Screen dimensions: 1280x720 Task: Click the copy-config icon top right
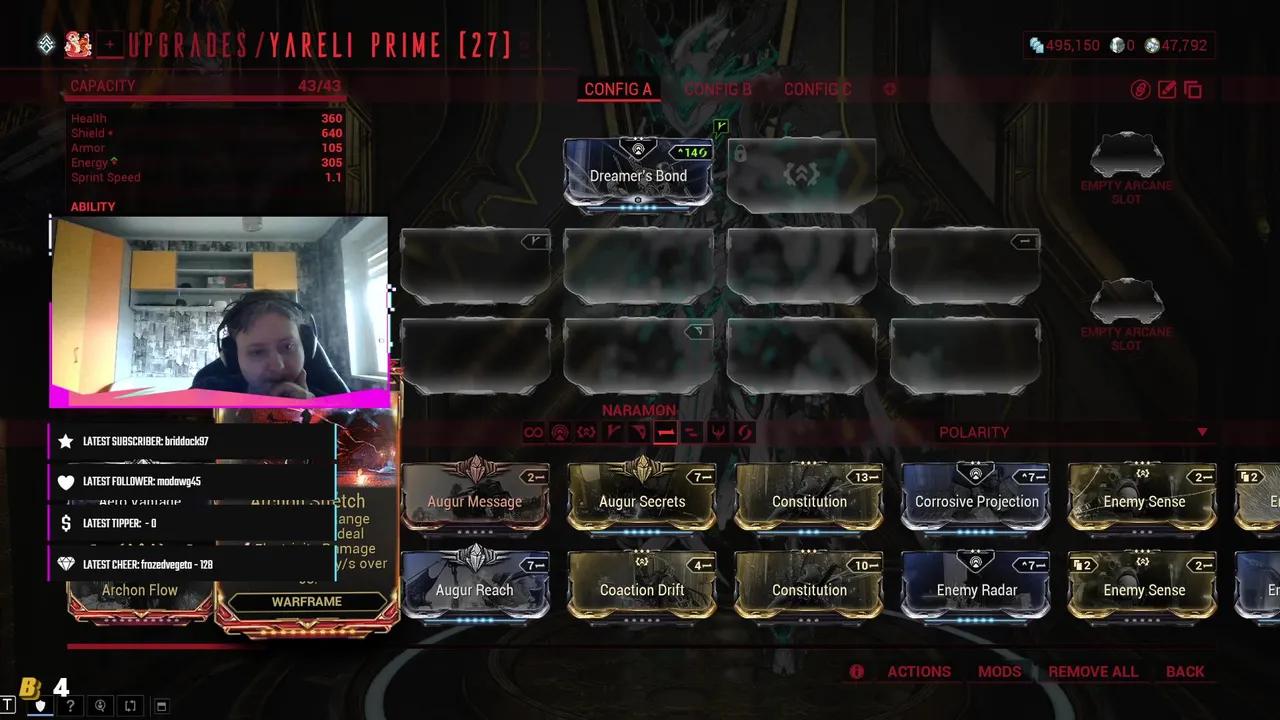point(1193,90)
